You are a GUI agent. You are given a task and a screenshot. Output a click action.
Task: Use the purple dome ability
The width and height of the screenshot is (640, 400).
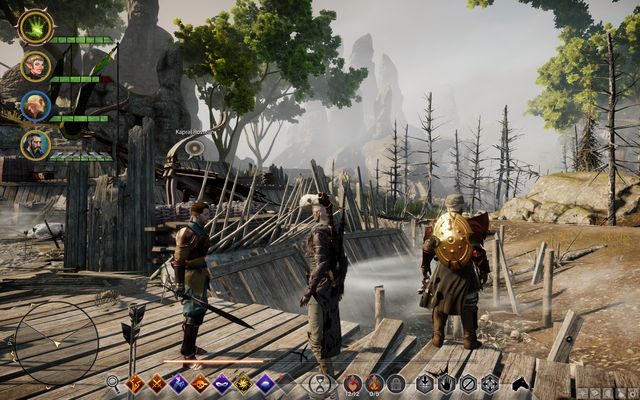[265, 382]
